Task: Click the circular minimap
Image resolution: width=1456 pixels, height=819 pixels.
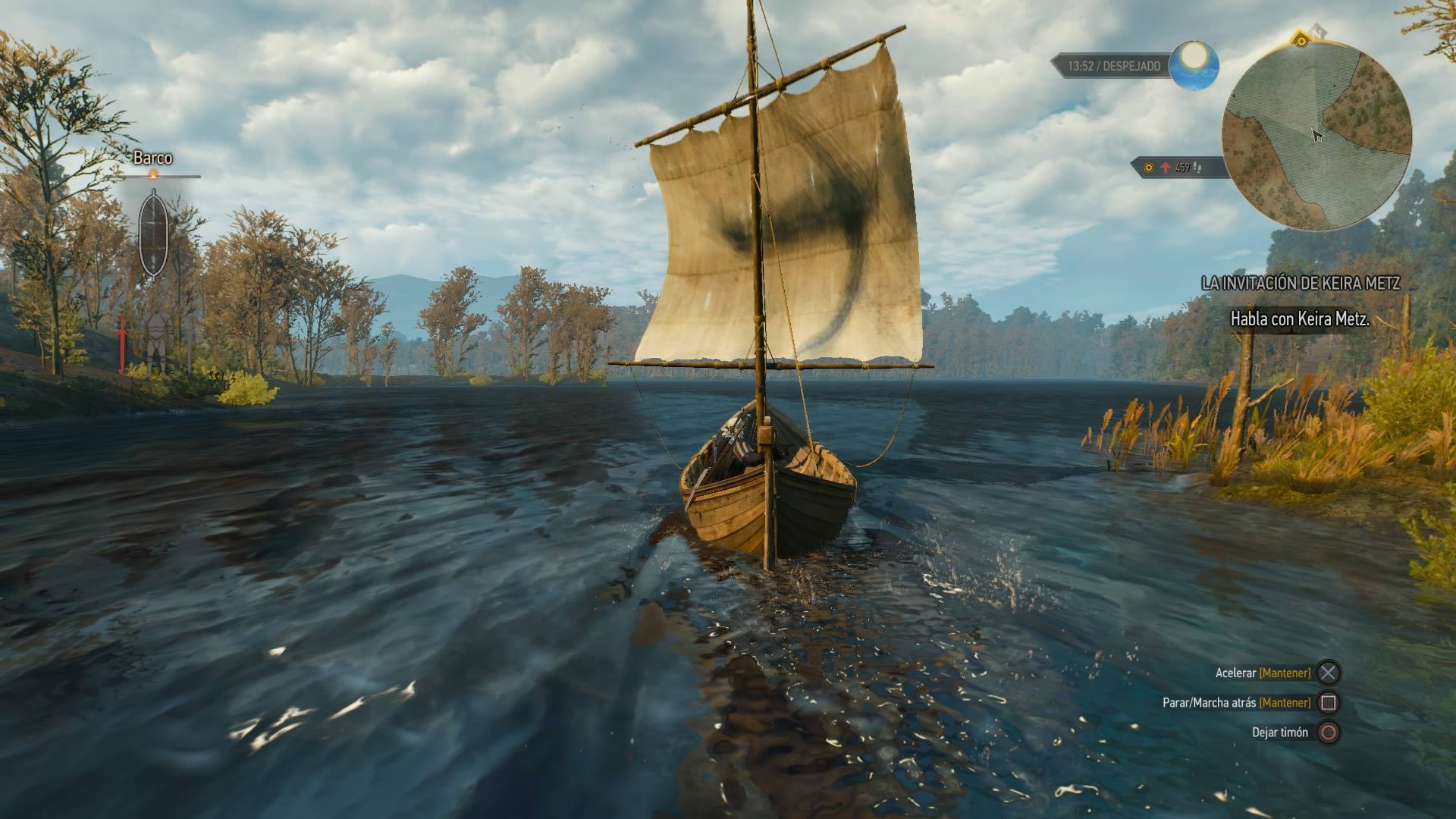Action: coord(1316,136)
